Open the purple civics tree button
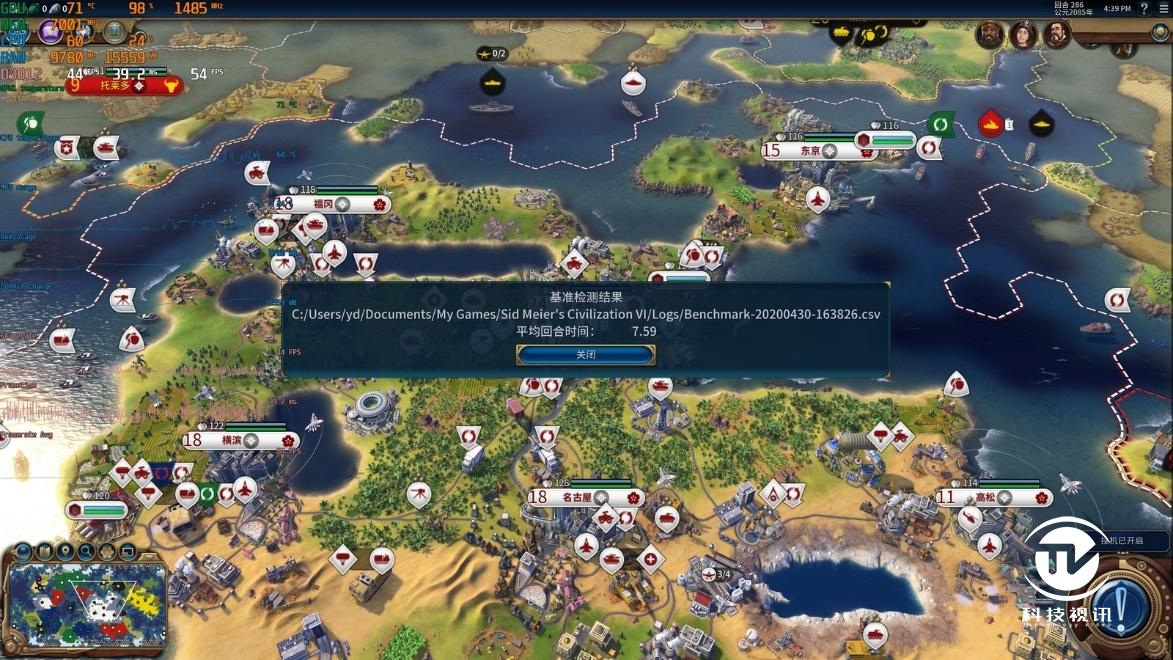The width and height of the screenshot is (1173, 660). coord(50,32)
